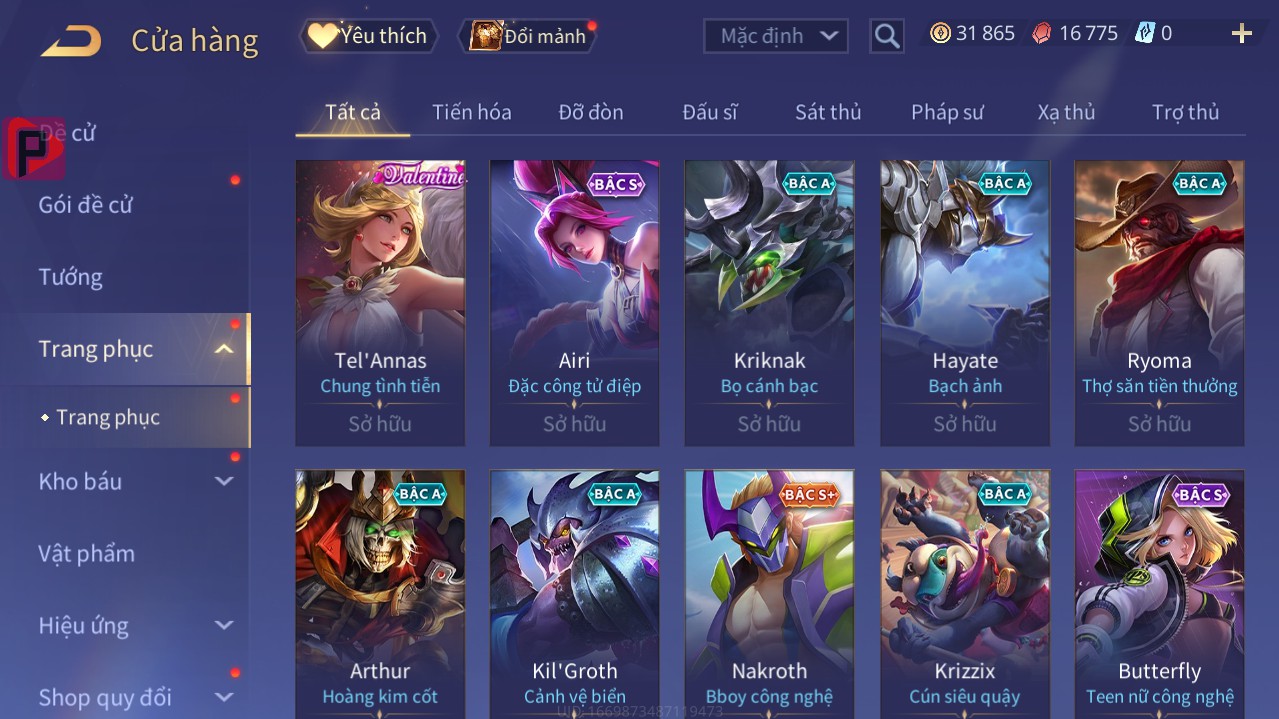This screenshot has height=719, width=1279.
Task: Open the Yêu thích favorites list
Action: [x=368, y=36]
